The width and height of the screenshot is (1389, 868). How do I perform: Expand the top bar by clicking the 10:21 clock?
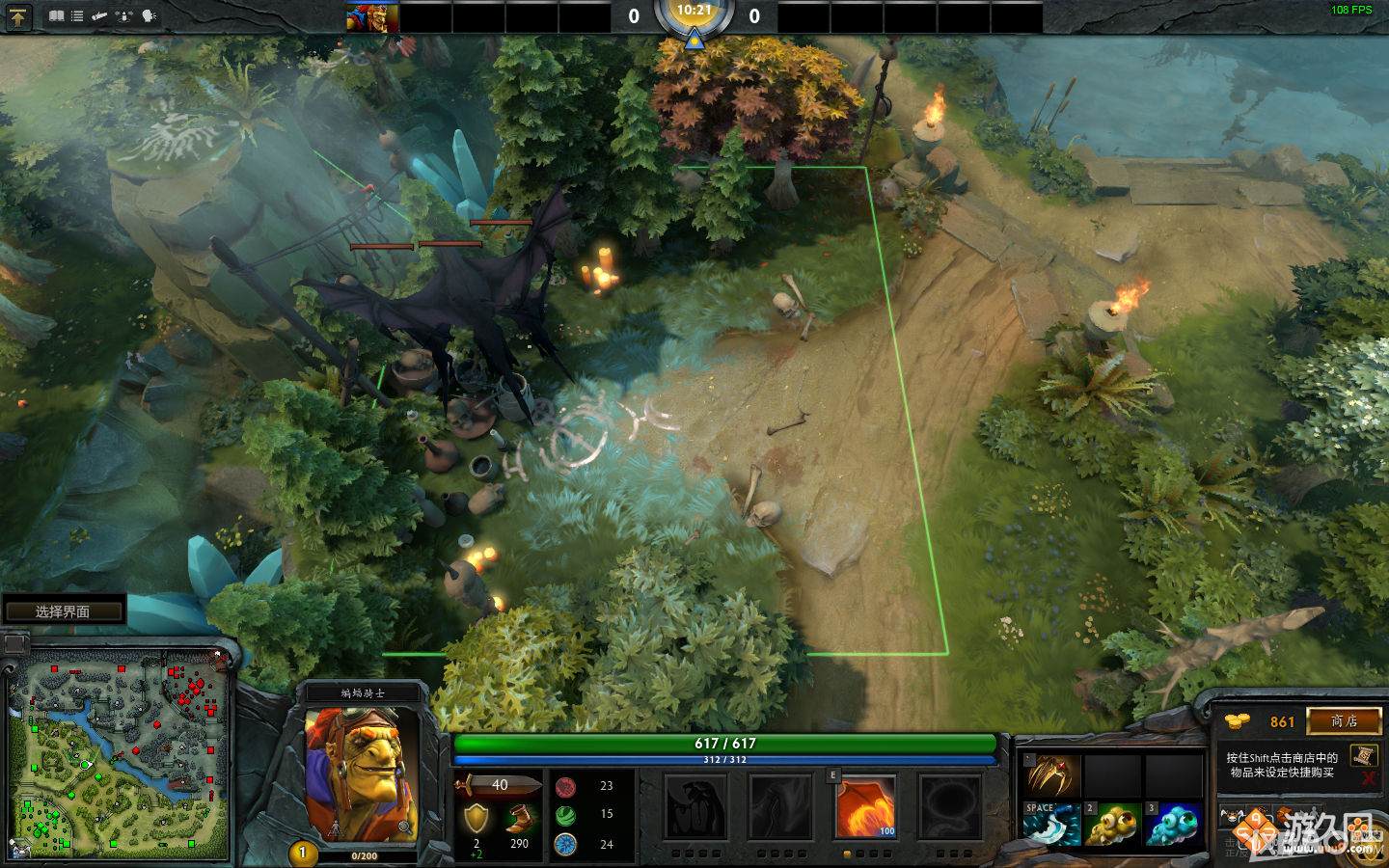point(694,13)
